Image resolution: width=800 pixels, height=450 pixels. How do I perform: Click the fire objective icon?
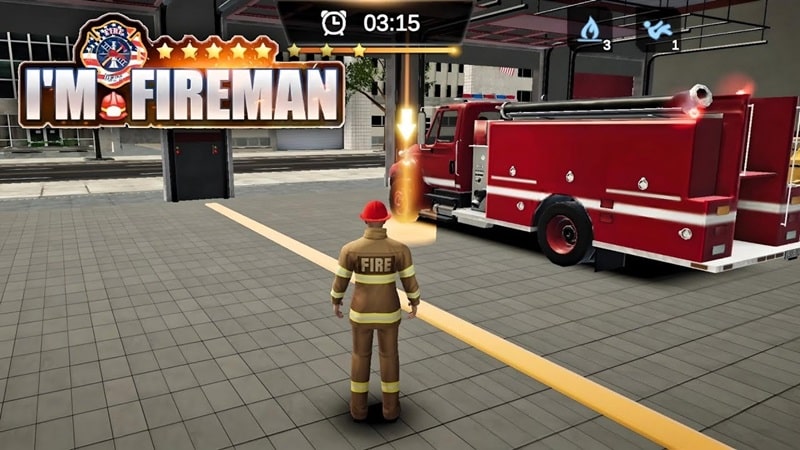click(x=590, y=28)
